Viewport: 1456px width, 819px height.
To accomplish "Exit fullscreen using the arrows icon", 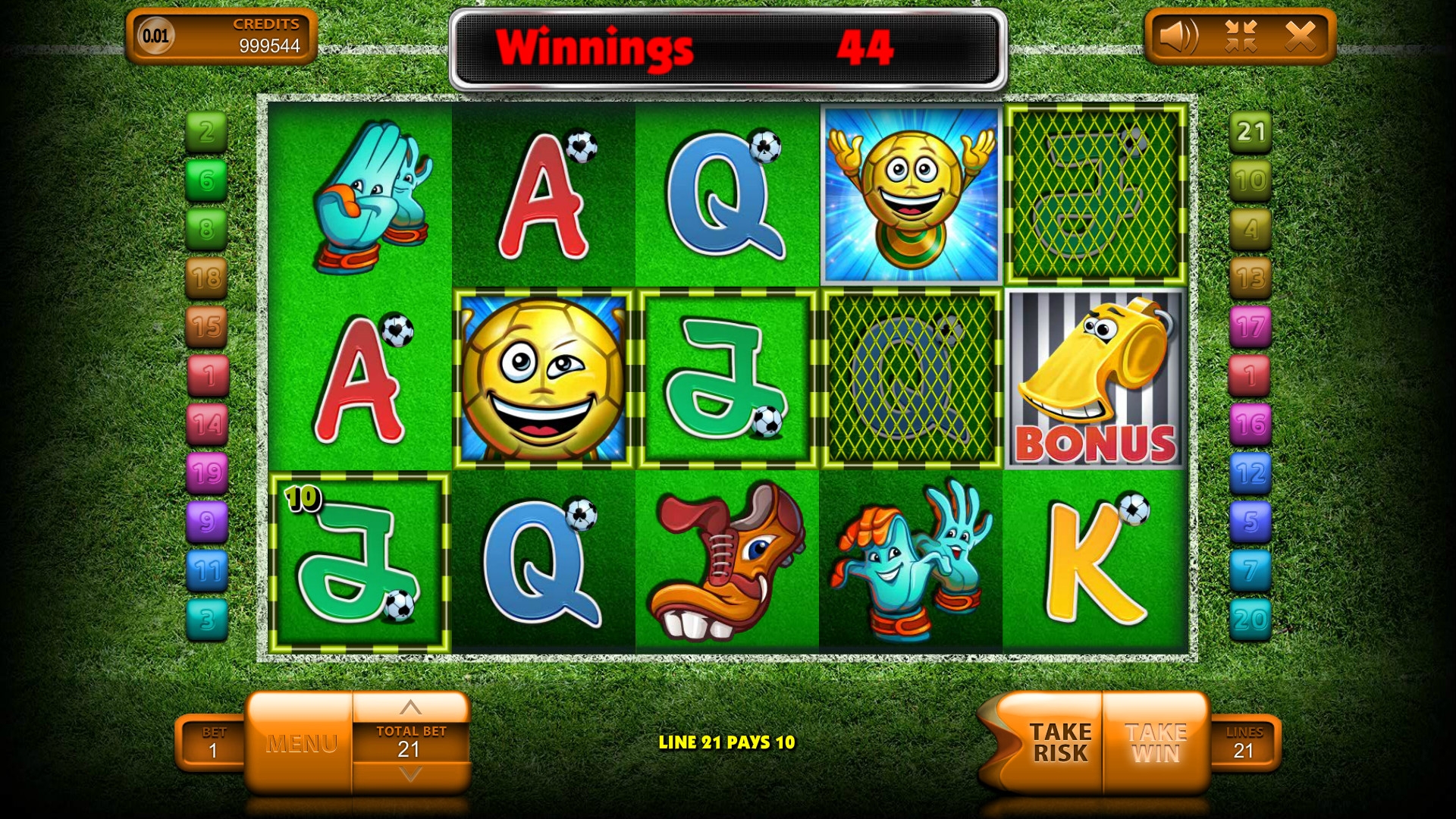I will click(1241, 36).
